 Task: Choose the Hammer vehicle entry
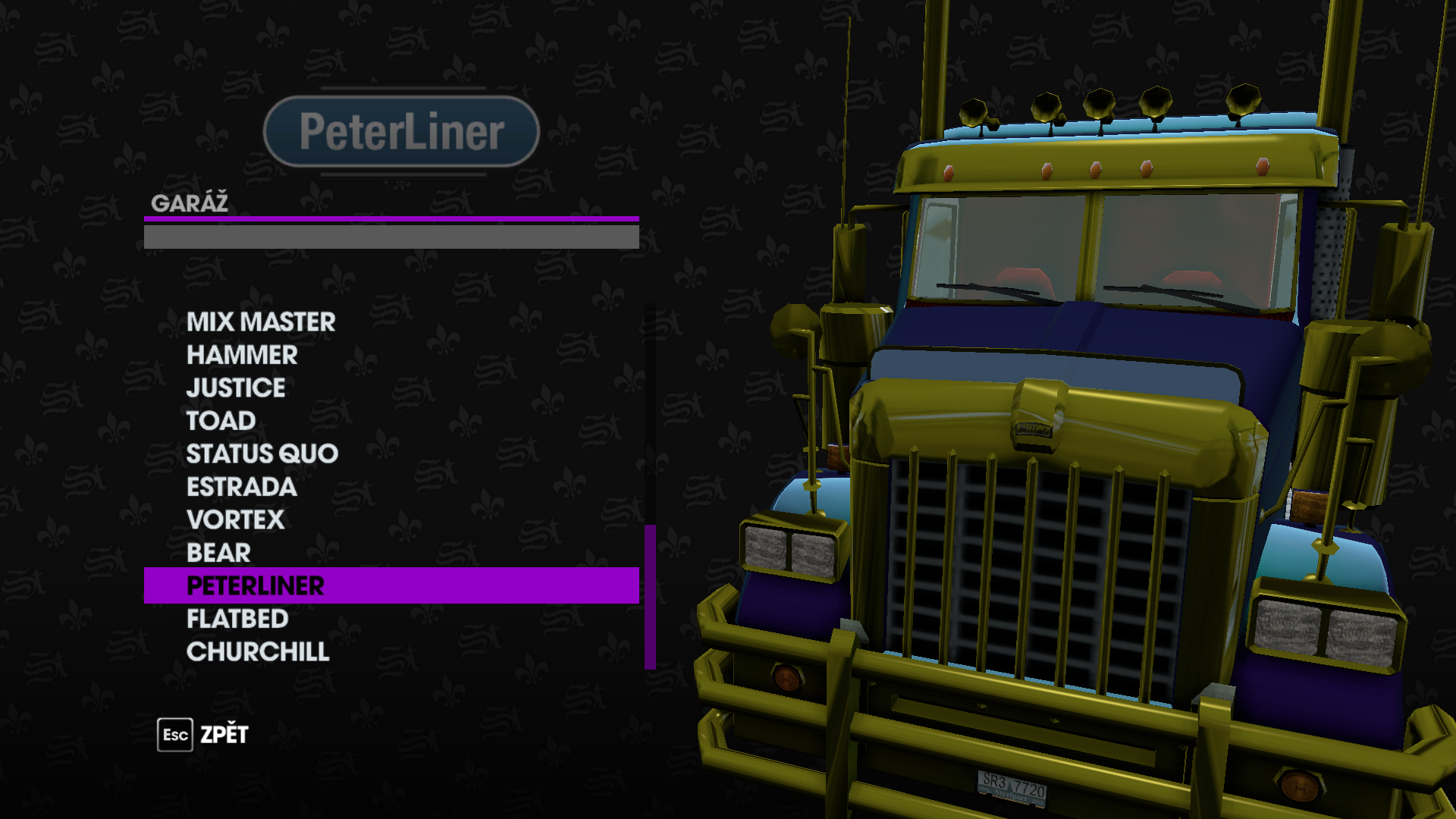click(242, 355)
